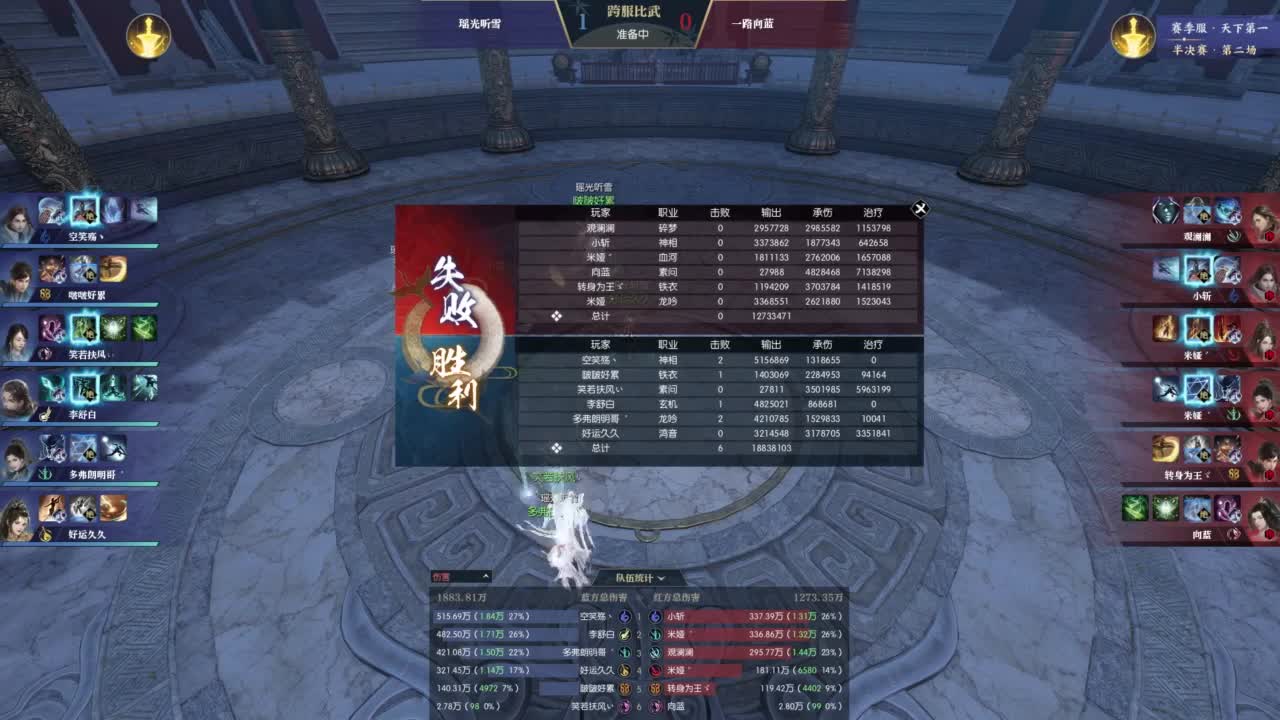Close the battle results window with the X
The image size is (1280, 720).
pos(920,209)
